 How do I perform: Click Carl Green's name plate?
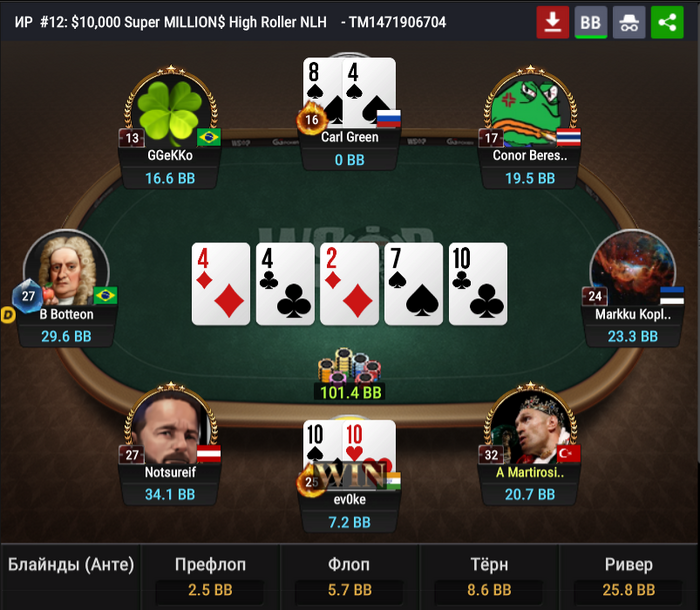coord(350,137)
